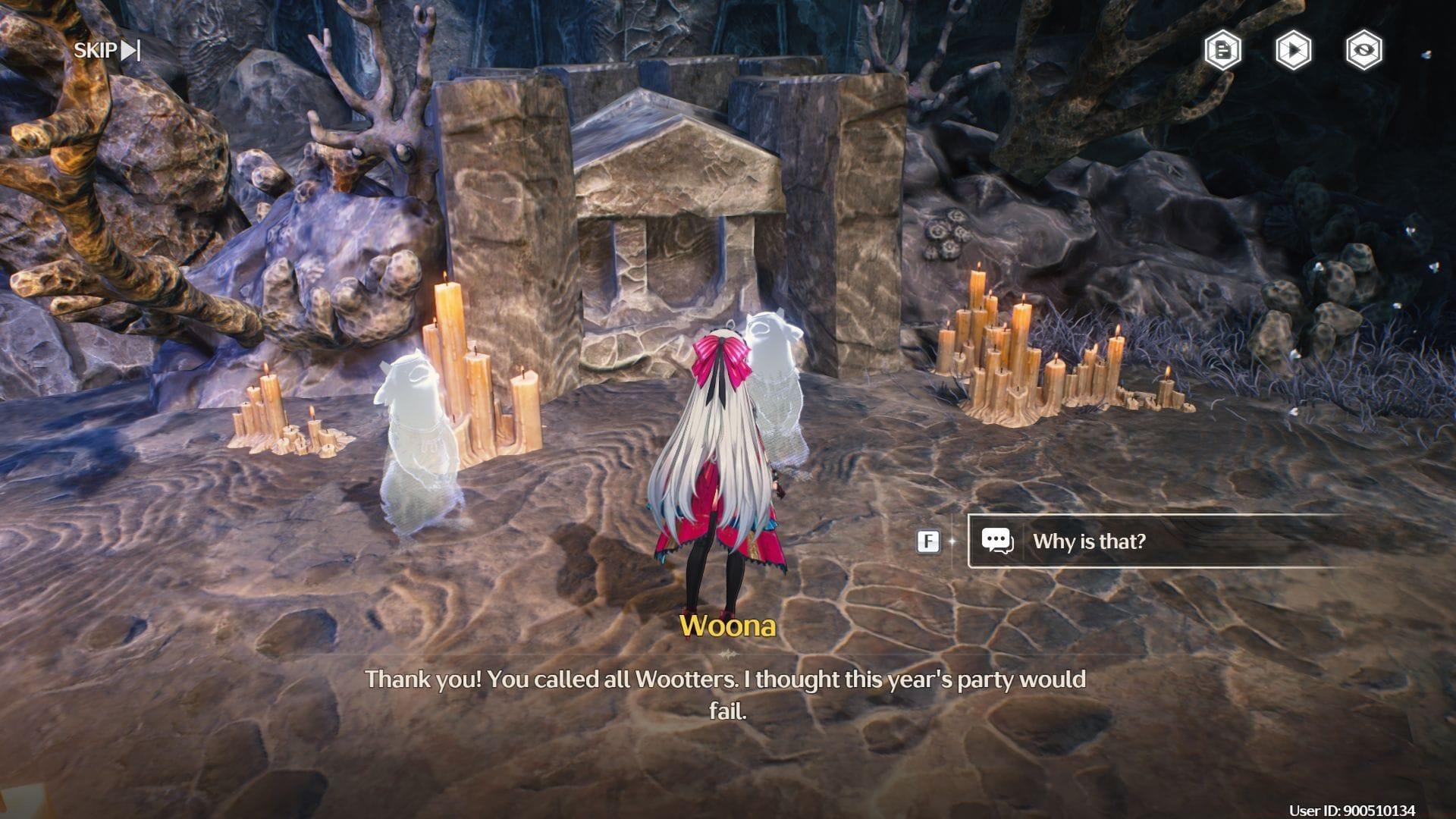Skip the dialogue cutscene

pyautogui.click(x=107, y=51)
